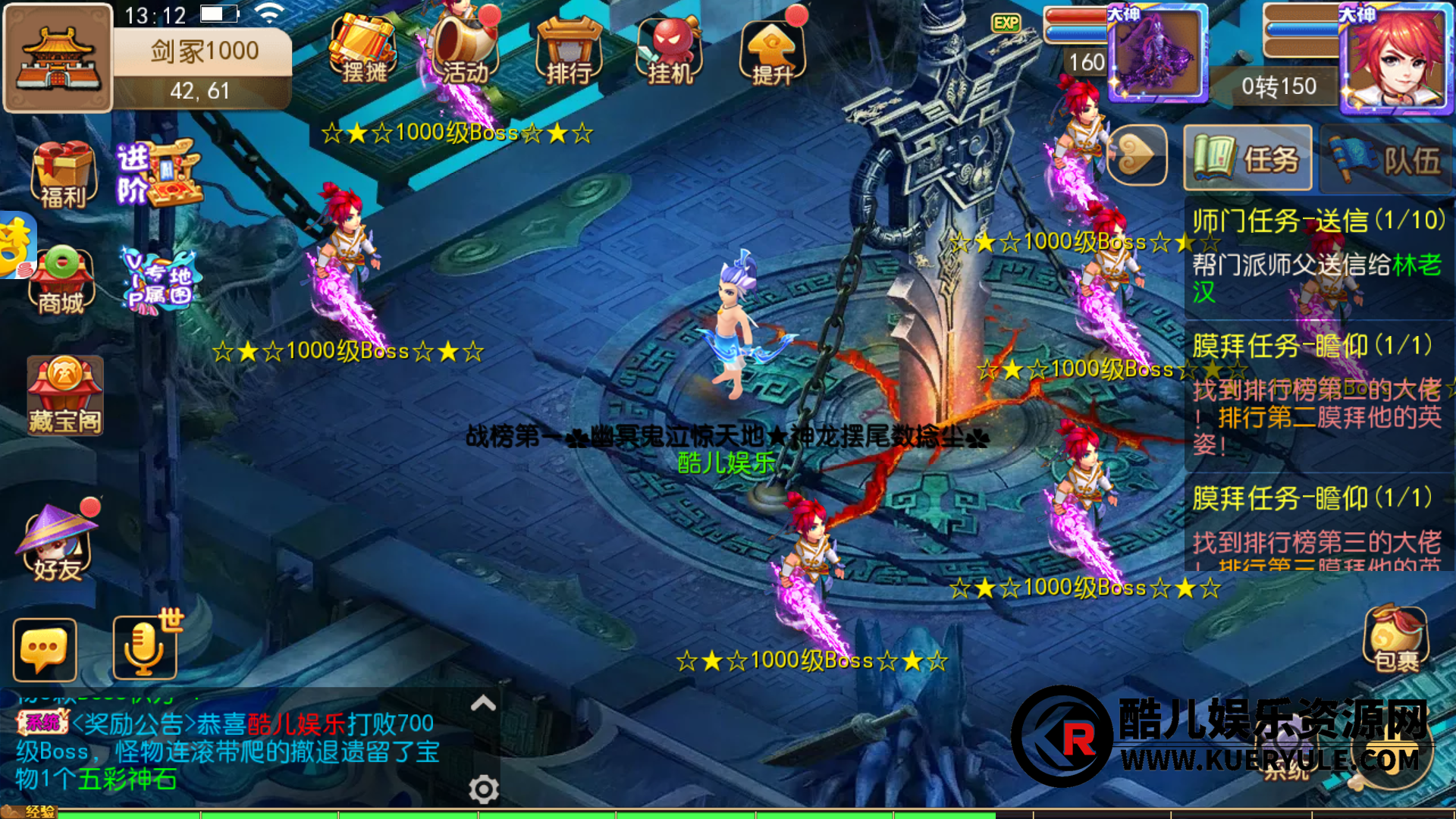This screenshot has height=819, width=1456.
Task: Switch to the 任务 quest tab
Action: coord(1247,158)
